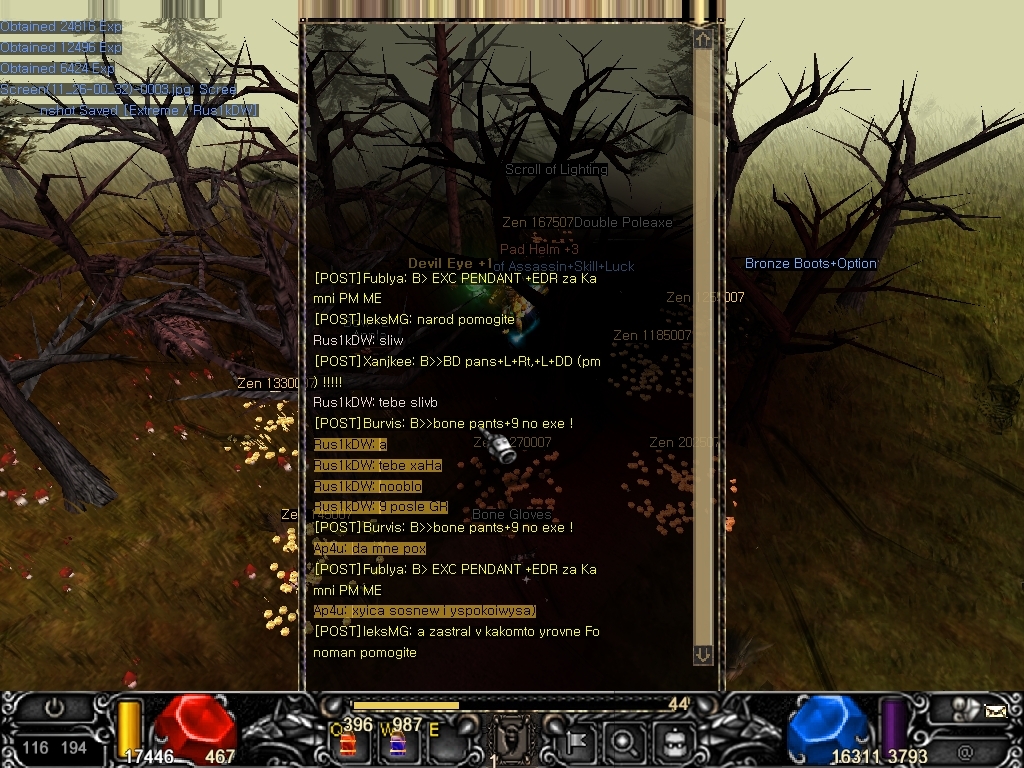The height and width of the screenshot is (768, 1024).
Task: Open the envelope mail button
Action: (x=995, y=711)
